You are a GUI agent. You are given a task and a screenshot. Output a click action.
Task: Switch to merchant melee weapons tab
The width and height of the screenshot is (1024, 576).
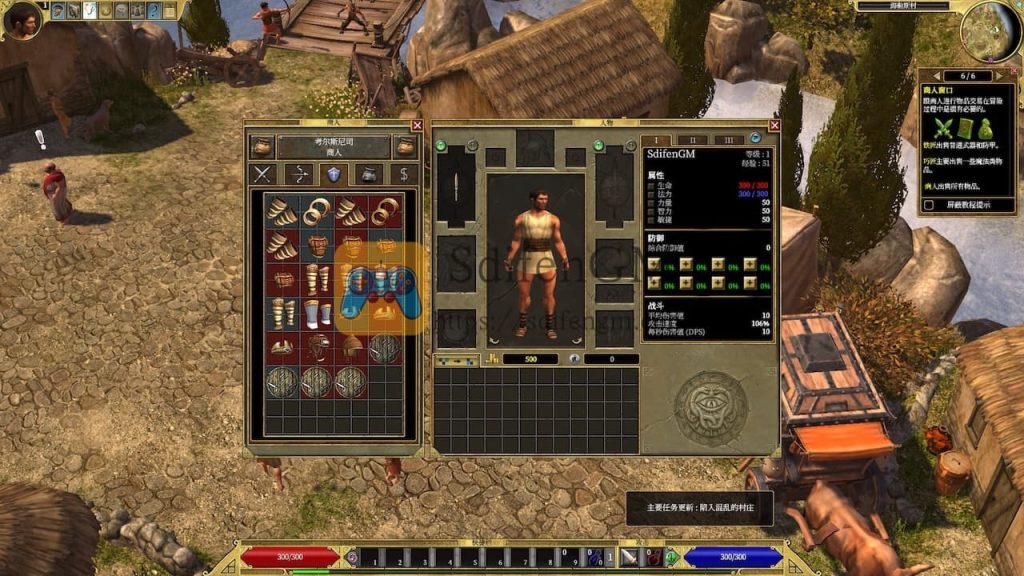tap(263, 174)
